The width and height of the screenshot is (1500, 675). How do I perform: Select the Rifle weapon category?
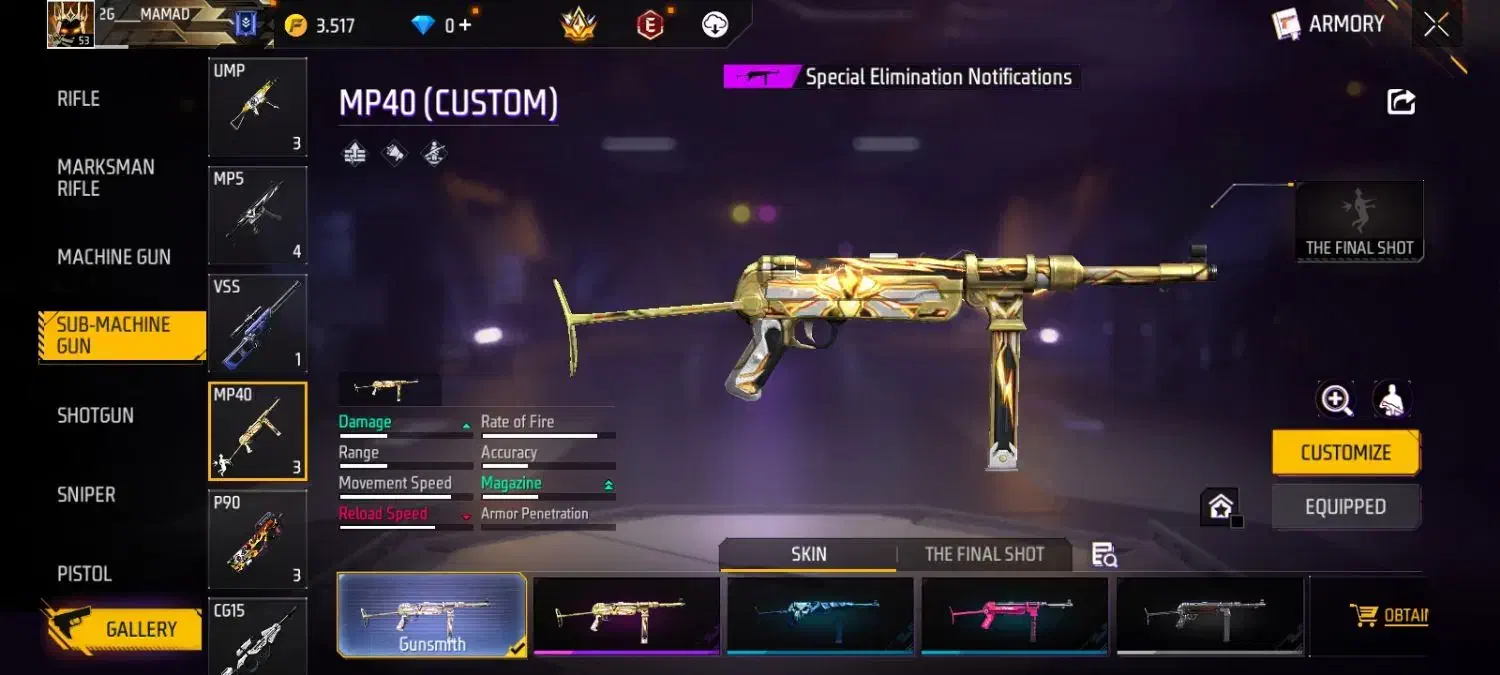pyautogui.click(x=79, y=99)
